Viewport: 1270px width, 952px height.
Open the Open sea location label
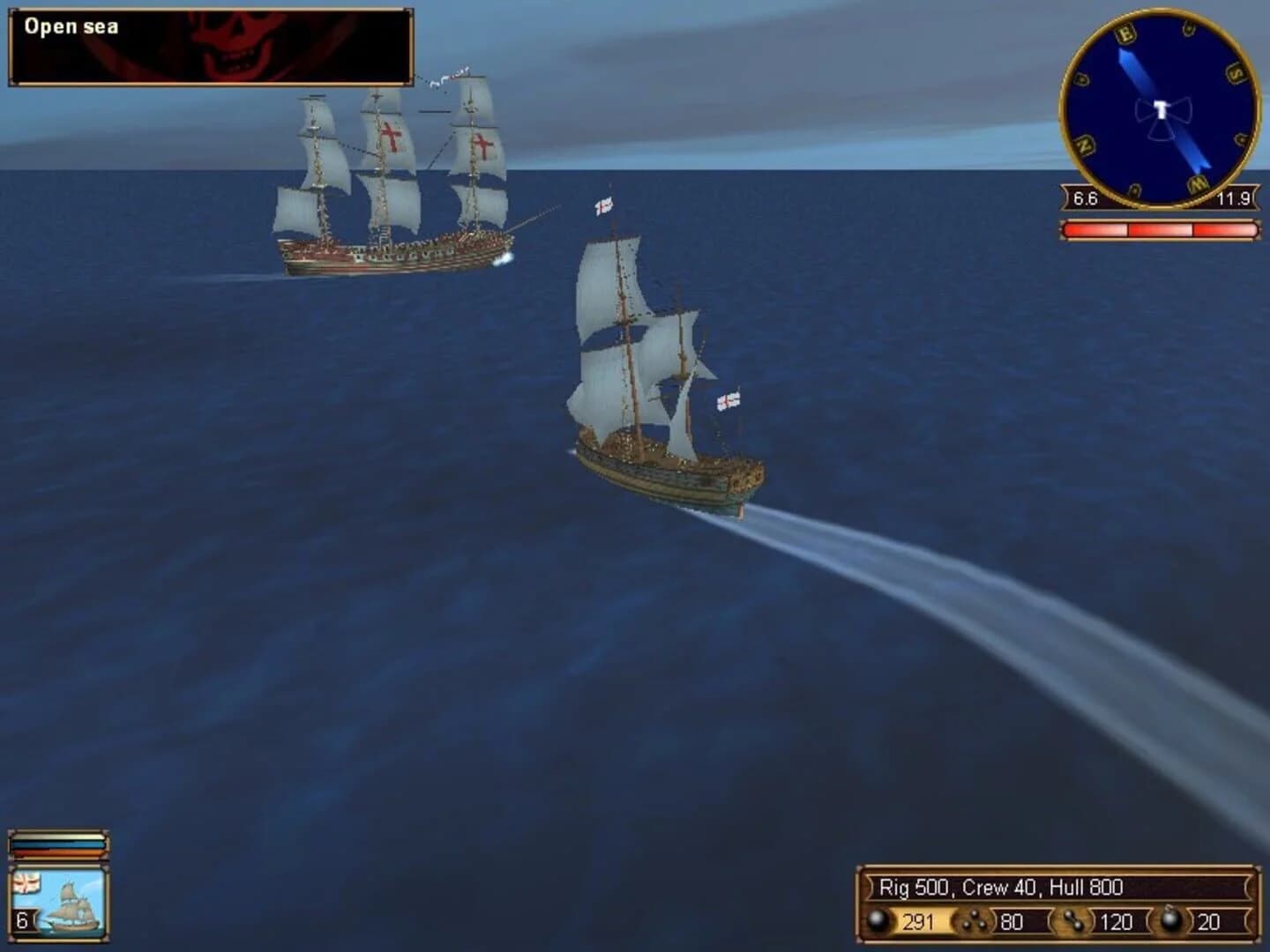(71, 26)
